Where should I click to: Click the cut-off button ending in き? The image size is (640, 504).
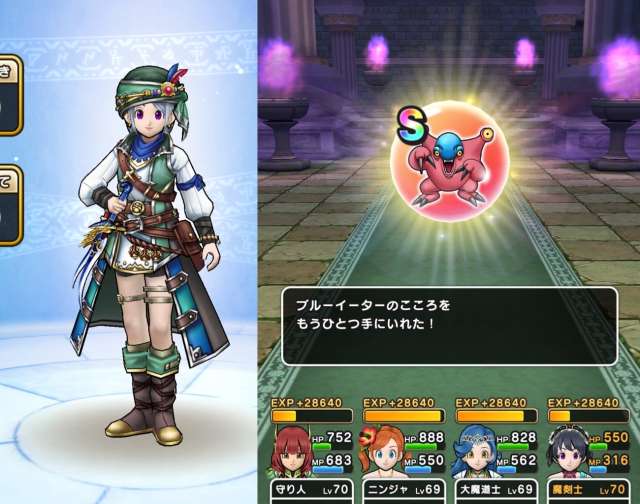[x=10, y=94]
